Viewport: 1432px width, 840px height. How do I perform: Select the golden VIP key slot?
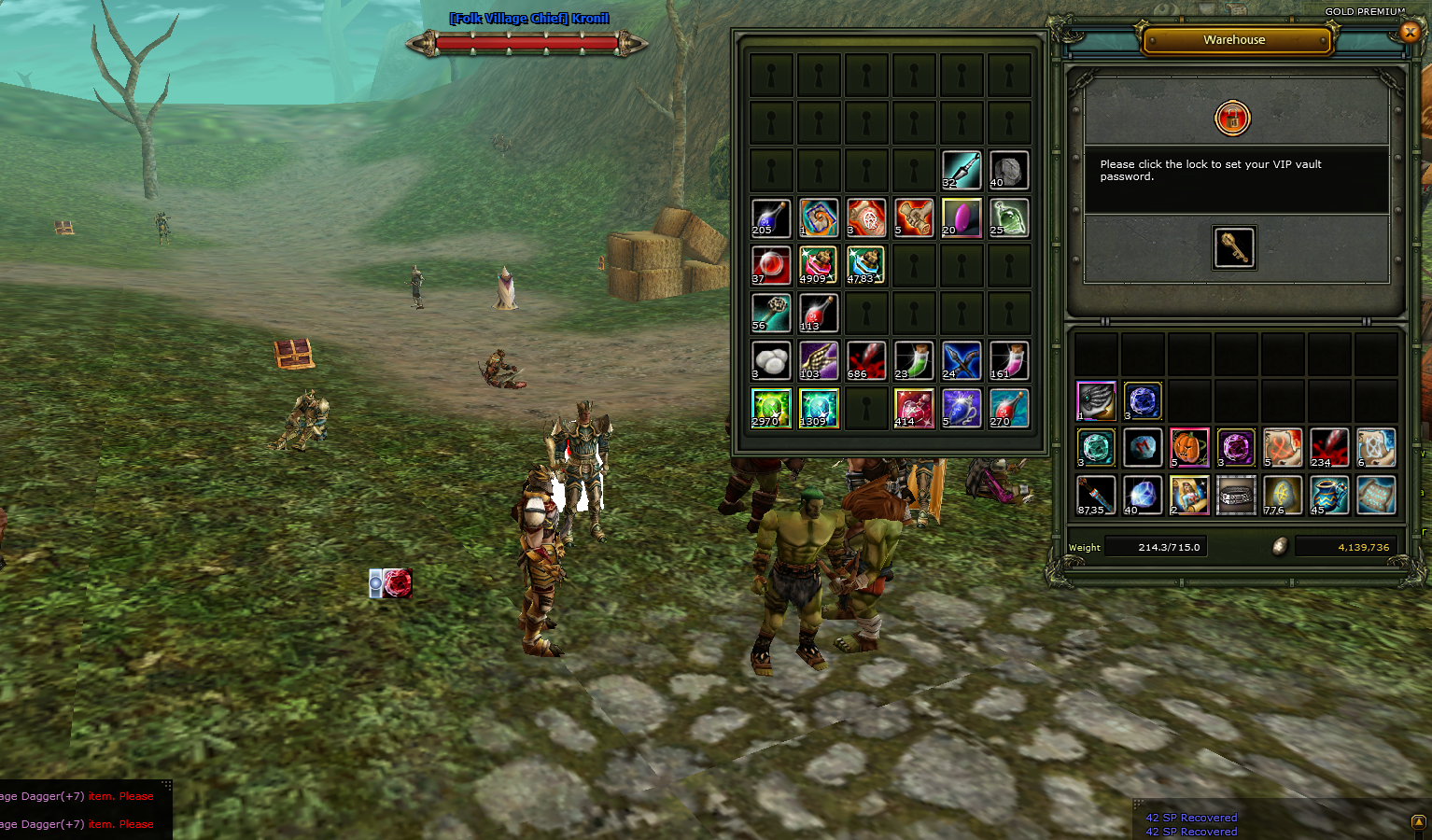tap(1234, 247)
